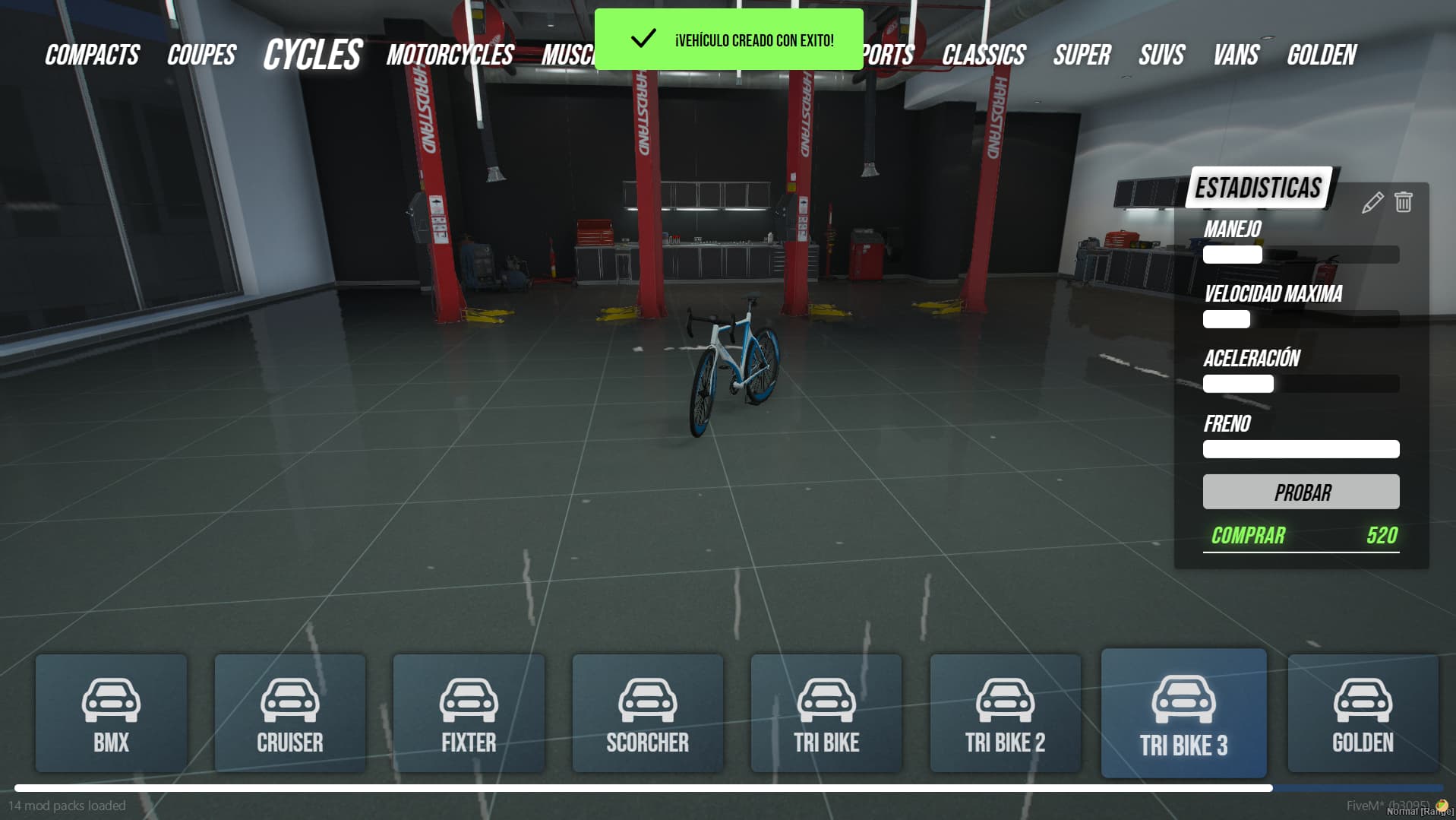Select the BMX bicycle card icon
The image size is (1456, 820).
click(111, 700)
